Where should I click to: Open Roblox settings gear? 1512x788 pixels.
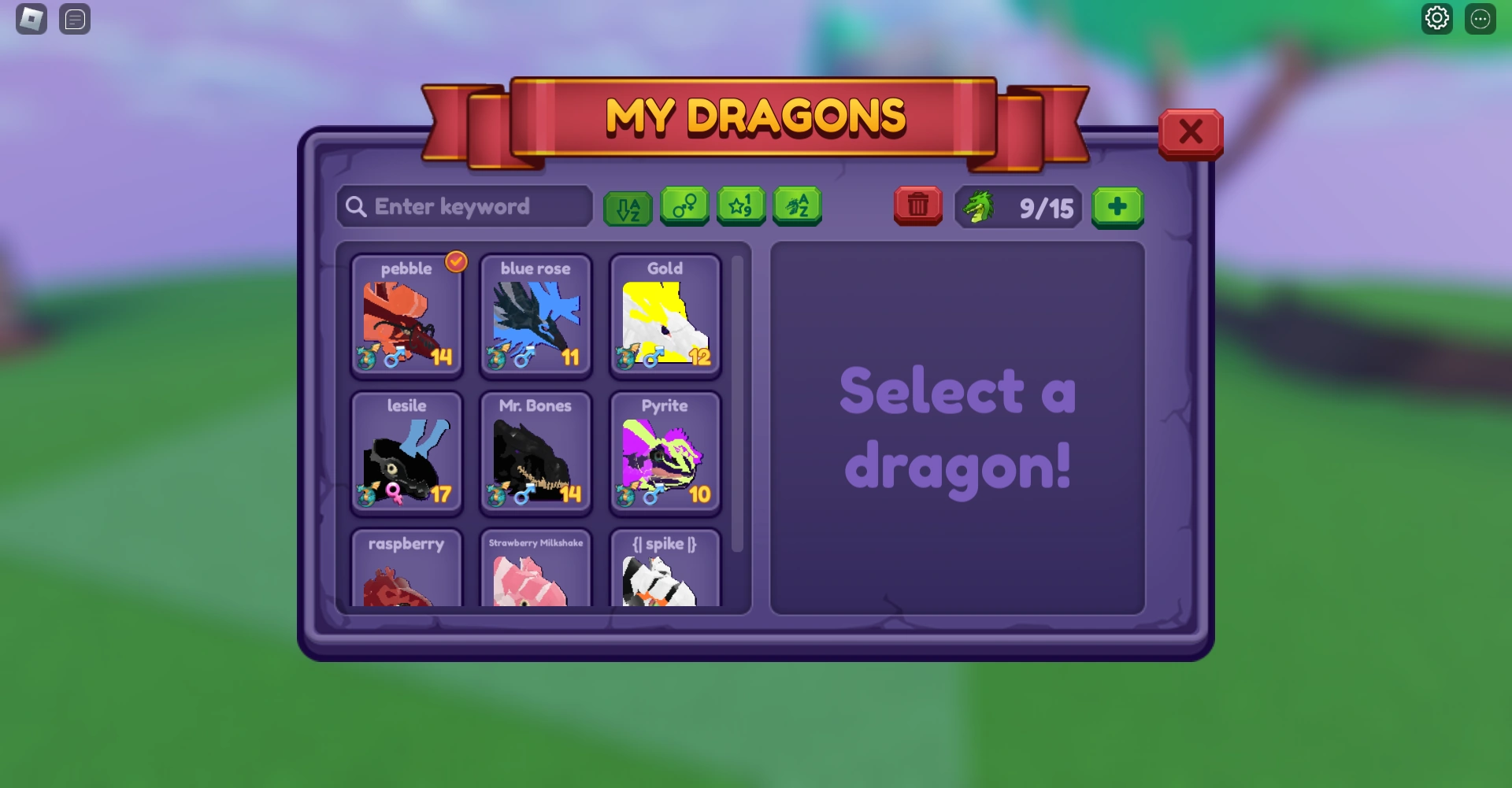tap(1437, 18)
